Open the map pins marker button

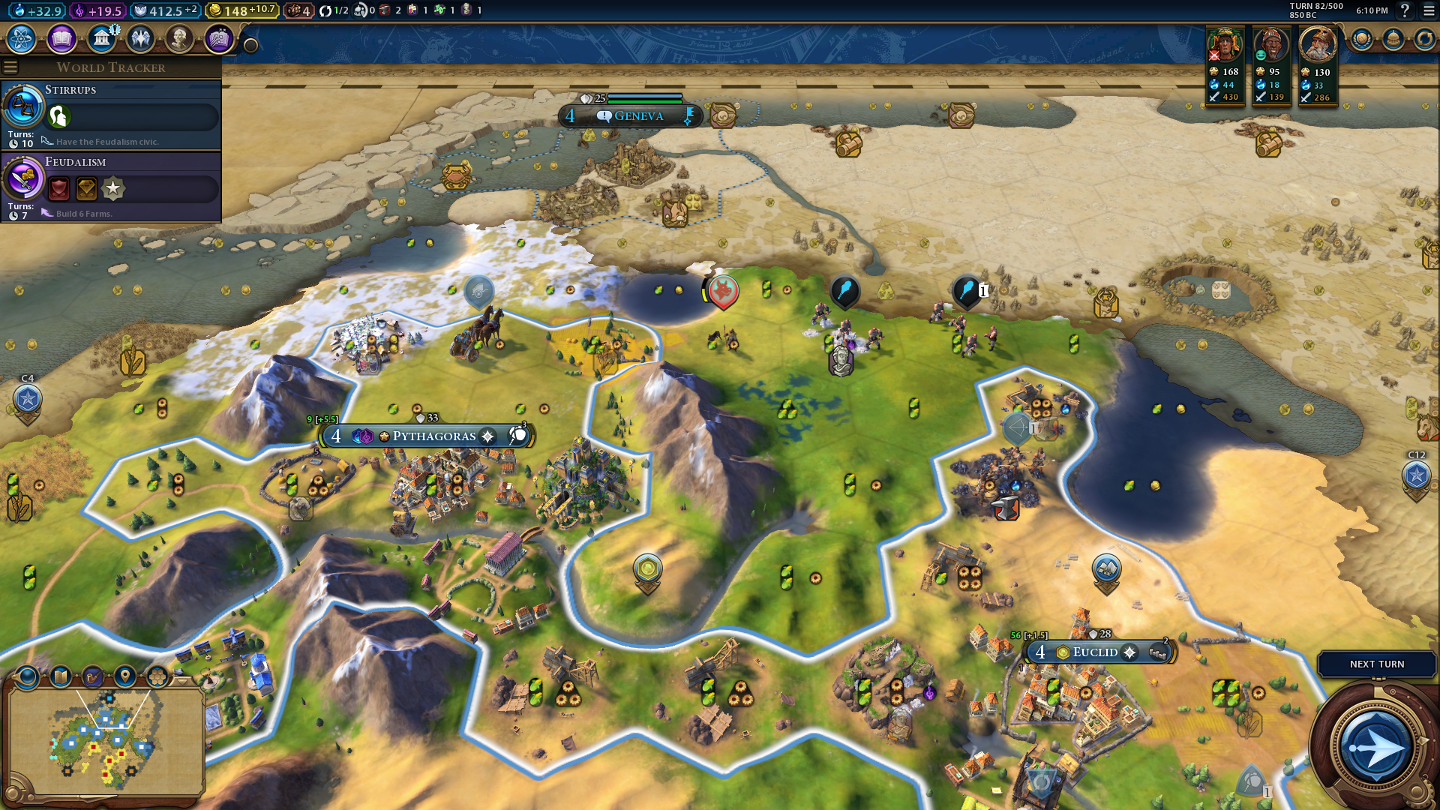pyautogui.click(x=125, y=677)
